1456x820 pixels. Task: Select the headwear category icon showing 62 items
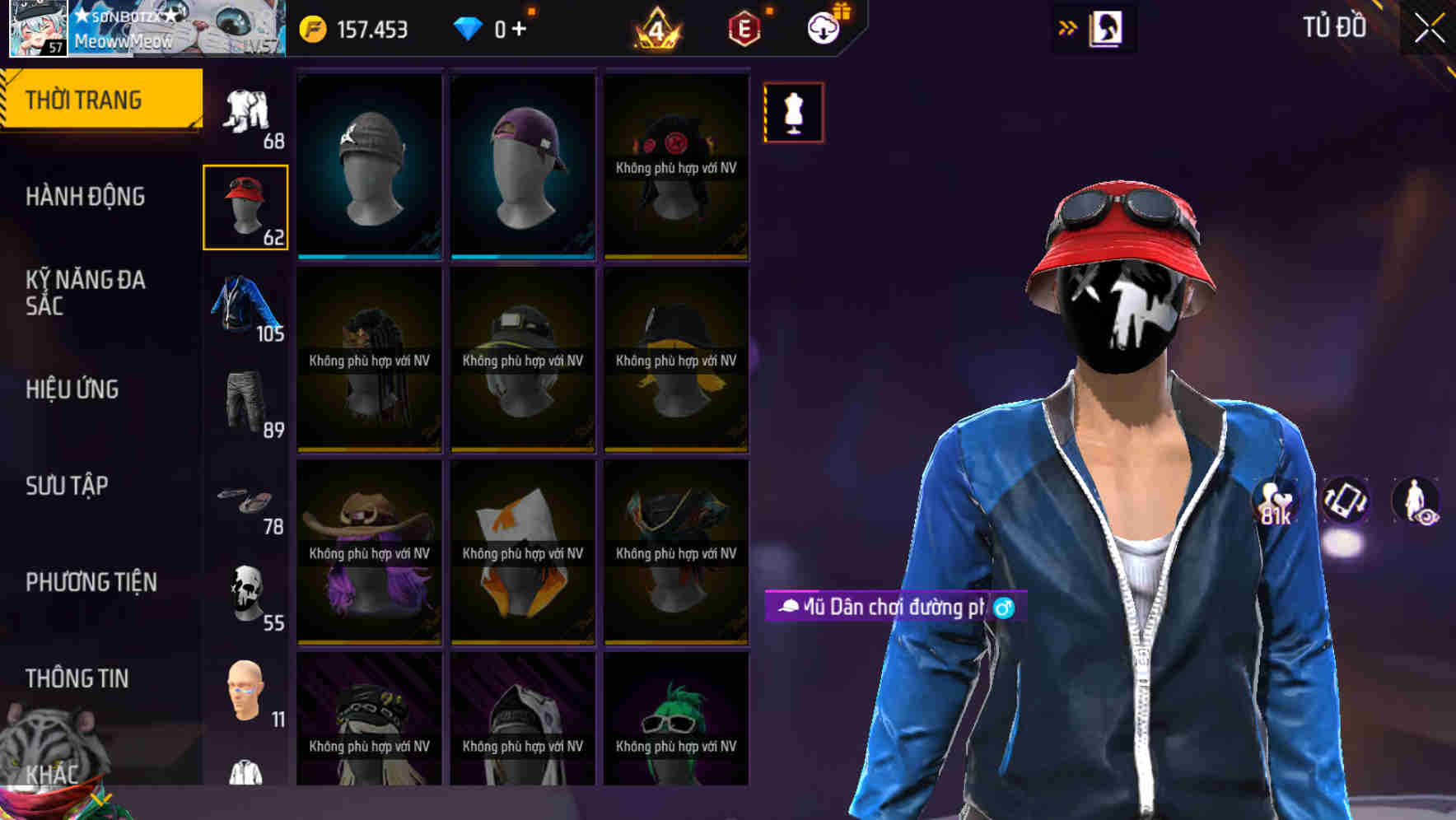pyautogui.click(x=245, y=204)
